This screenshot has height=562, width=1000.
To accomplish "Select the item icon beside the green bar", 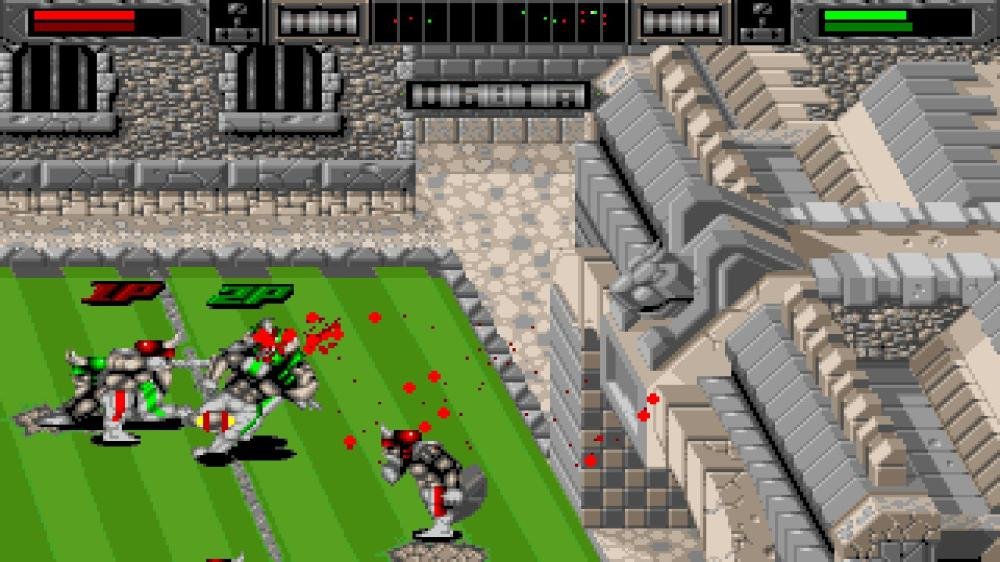I will tap(764, 22).
